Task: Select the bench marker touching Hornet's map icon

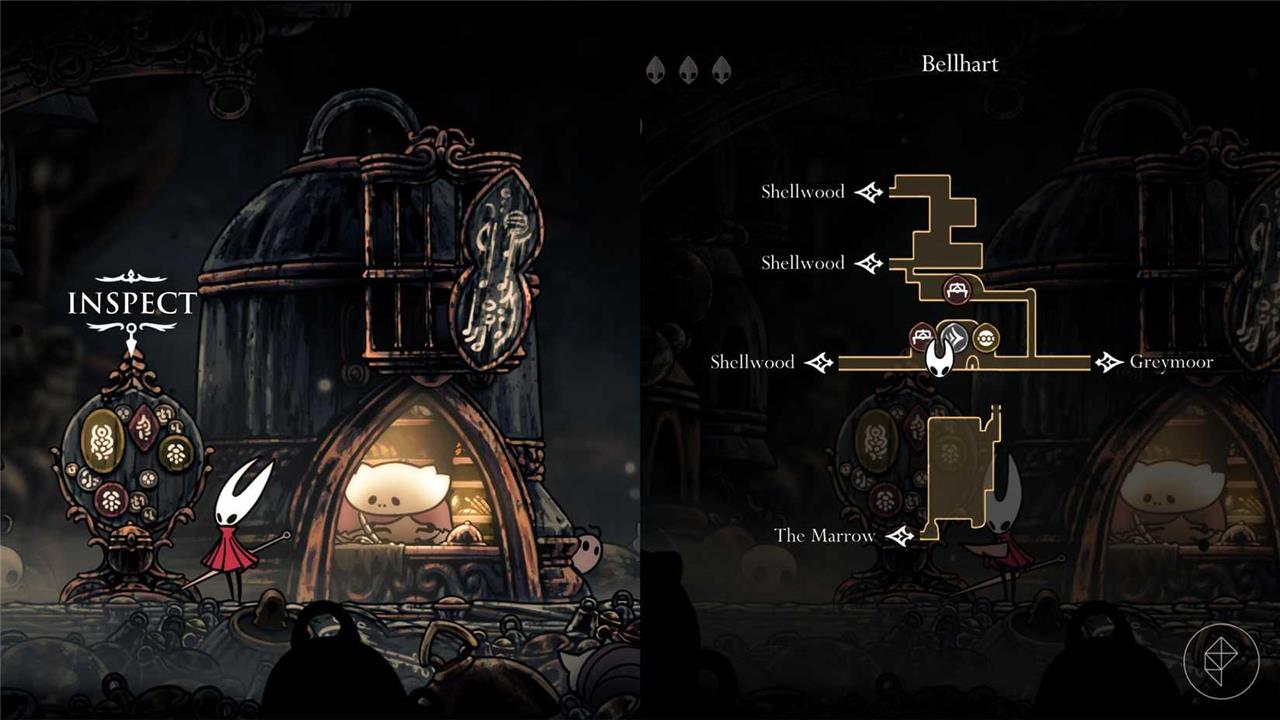Action: [x=922, y=336]
